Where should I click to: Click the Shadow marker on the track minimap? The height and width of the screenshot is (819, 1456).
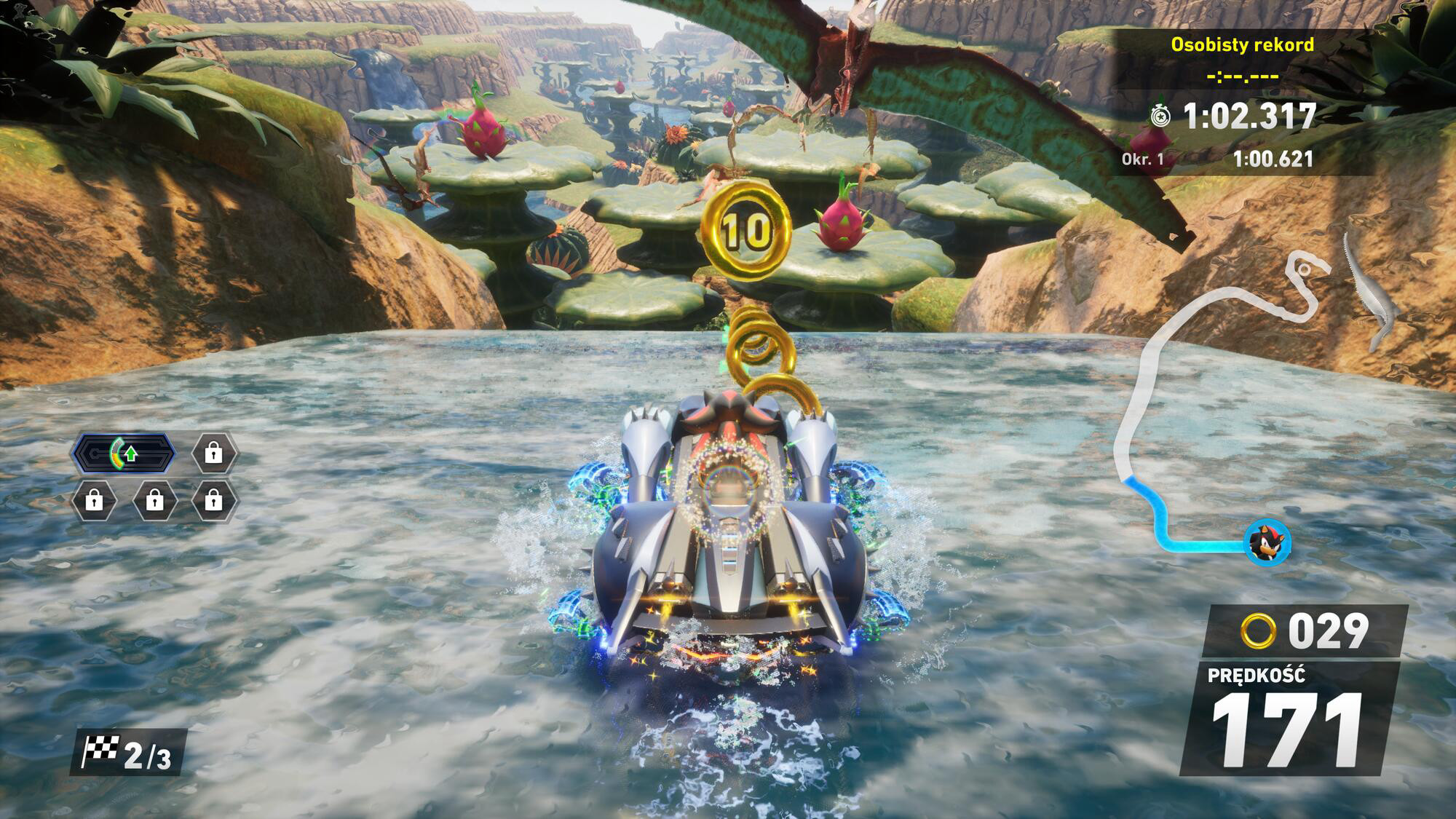point(1267,543)
